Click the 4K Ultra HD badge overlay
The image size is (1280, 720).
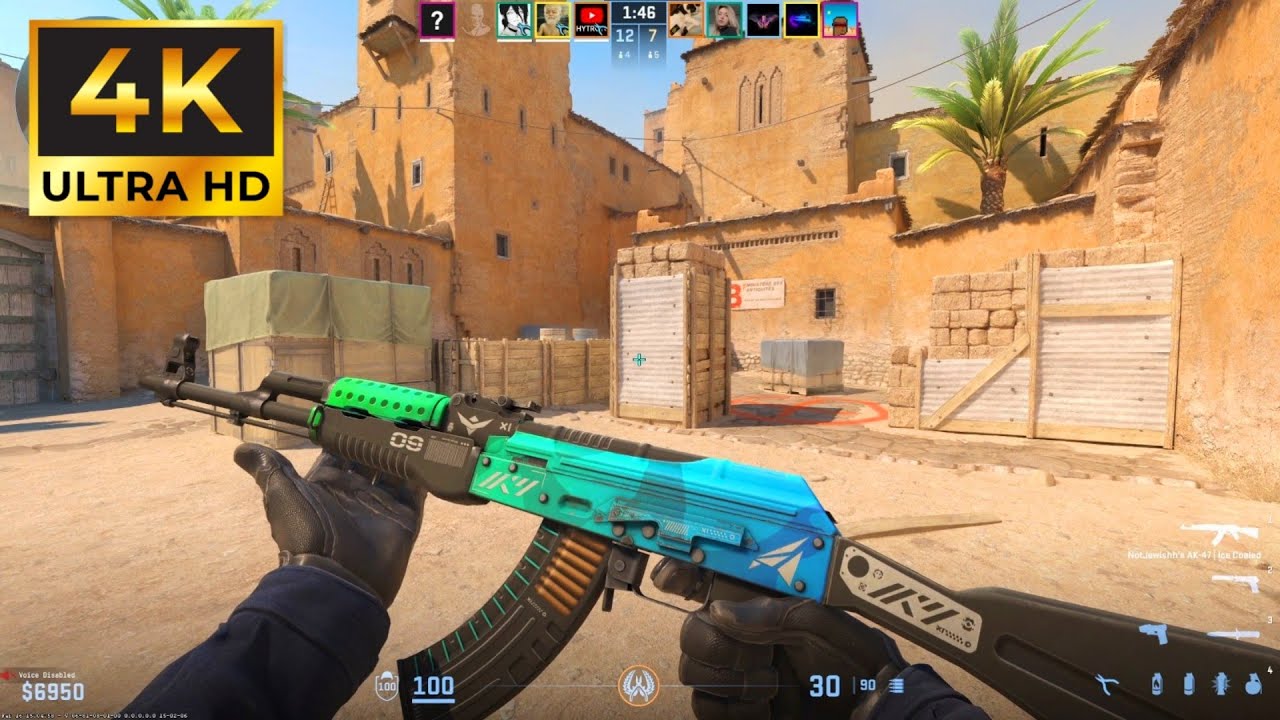[x=155, y=118]
